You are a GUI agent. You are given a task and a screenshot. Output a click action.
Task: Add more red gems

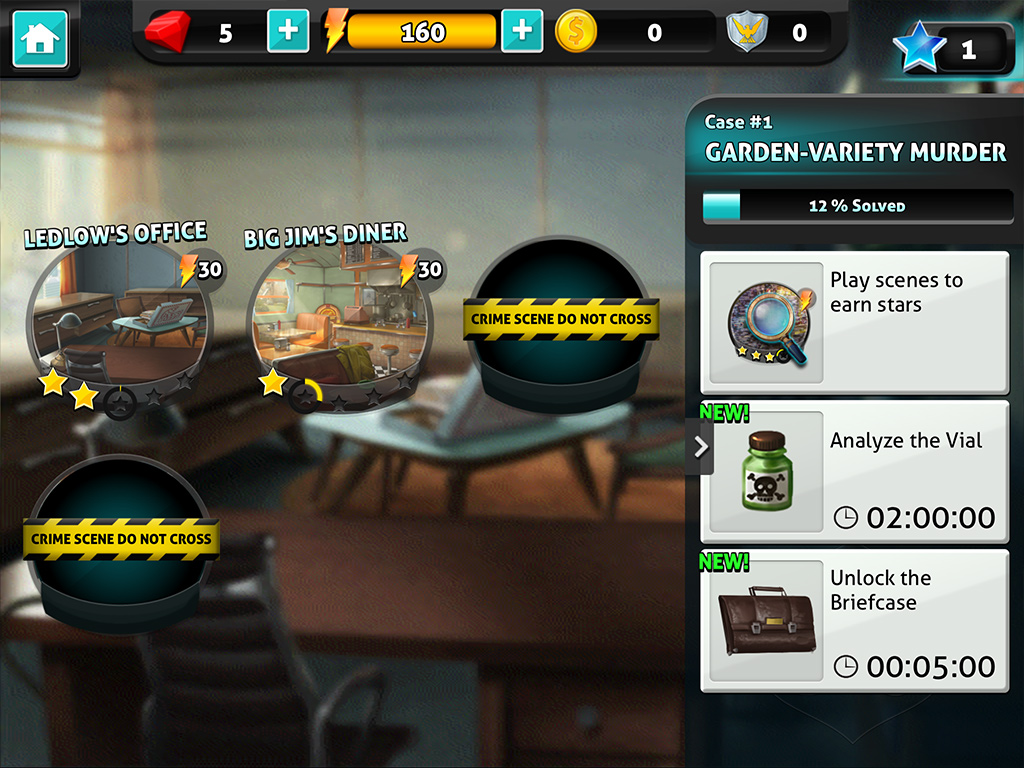288,31
